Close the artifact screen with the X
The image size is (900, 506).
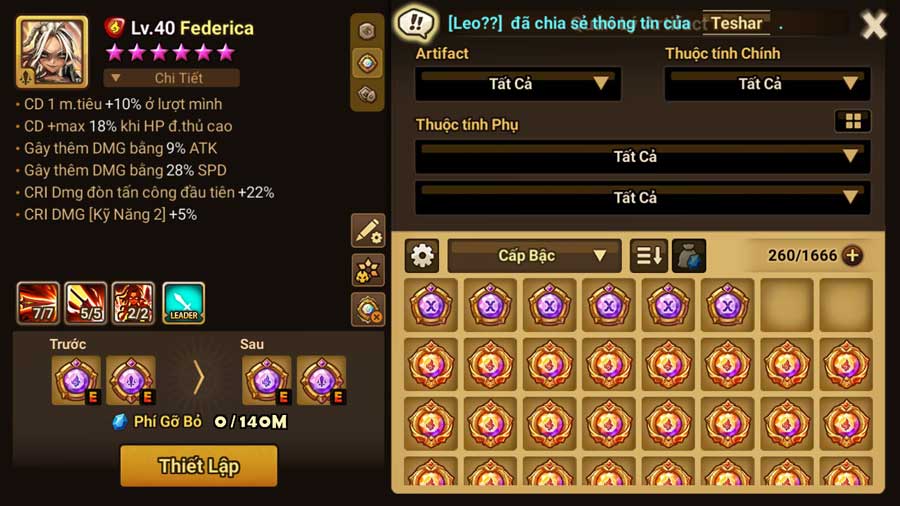click(x=874, y=24)
